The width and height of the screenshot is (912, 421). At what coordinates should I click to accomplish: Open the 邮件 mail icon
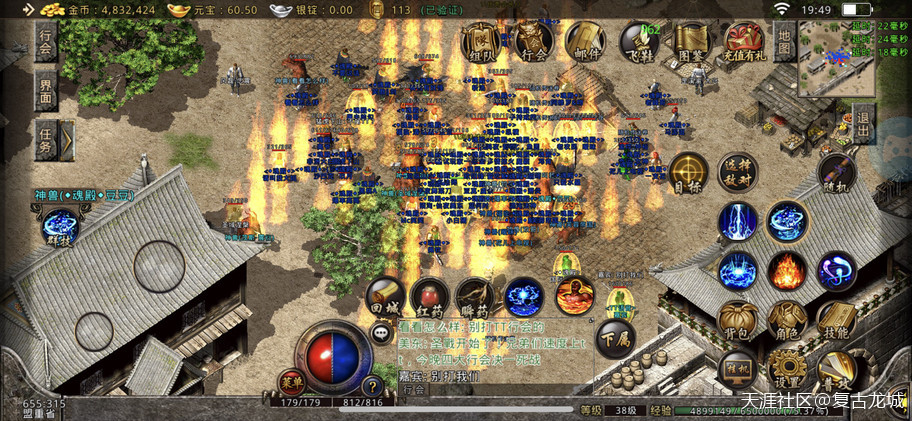pyautogui.click(x=588, y=42)
